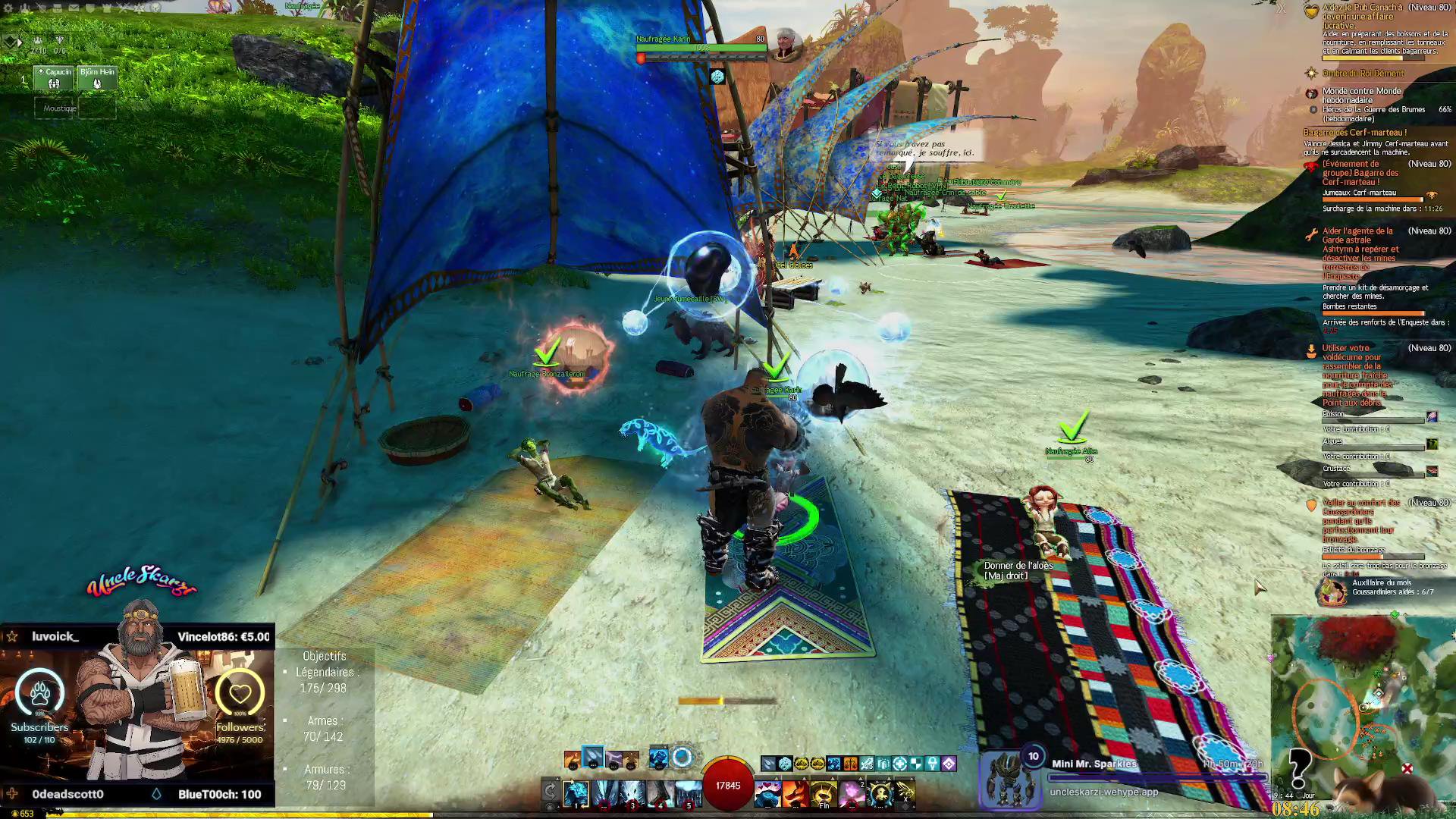Click the targeted Naufragée Karin portrait
Viewport: 1456px width, 819px height.
tap(788, 44)
